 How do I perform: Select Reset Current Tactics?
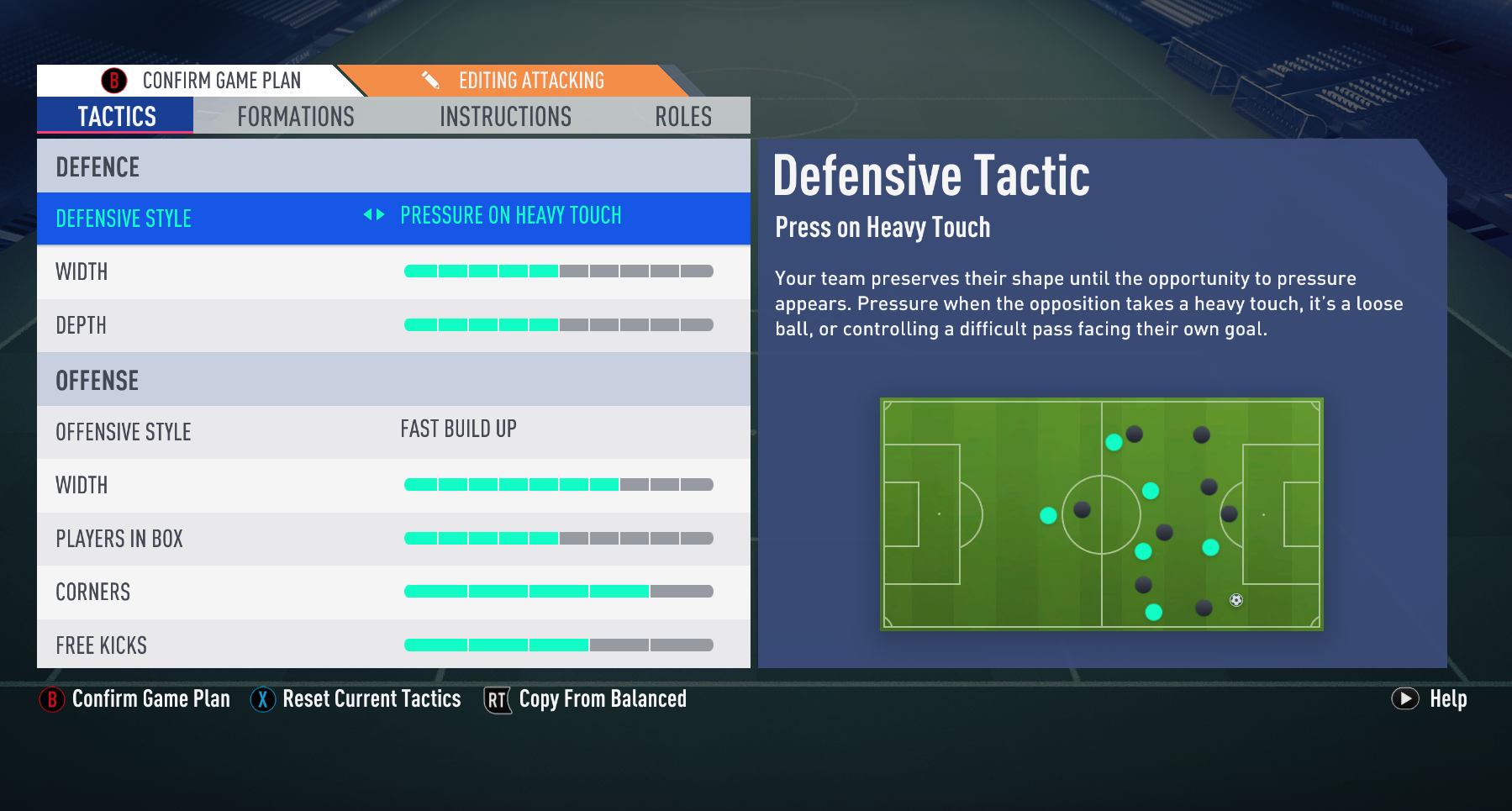(x=371, y=699)
